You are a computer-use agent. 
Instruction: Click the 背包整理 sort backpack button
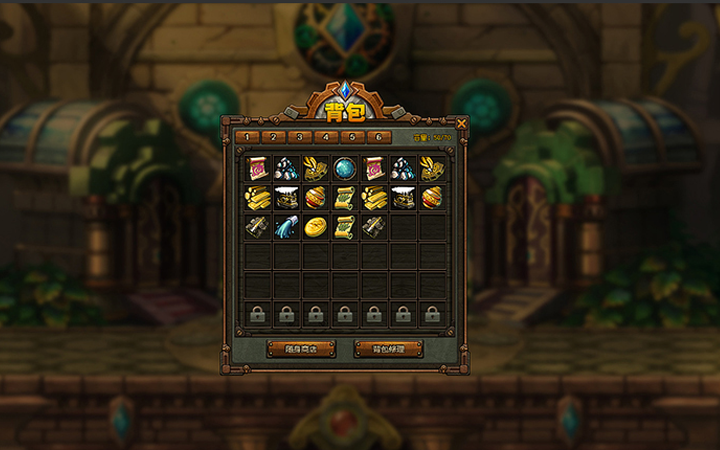coord(389,349)
